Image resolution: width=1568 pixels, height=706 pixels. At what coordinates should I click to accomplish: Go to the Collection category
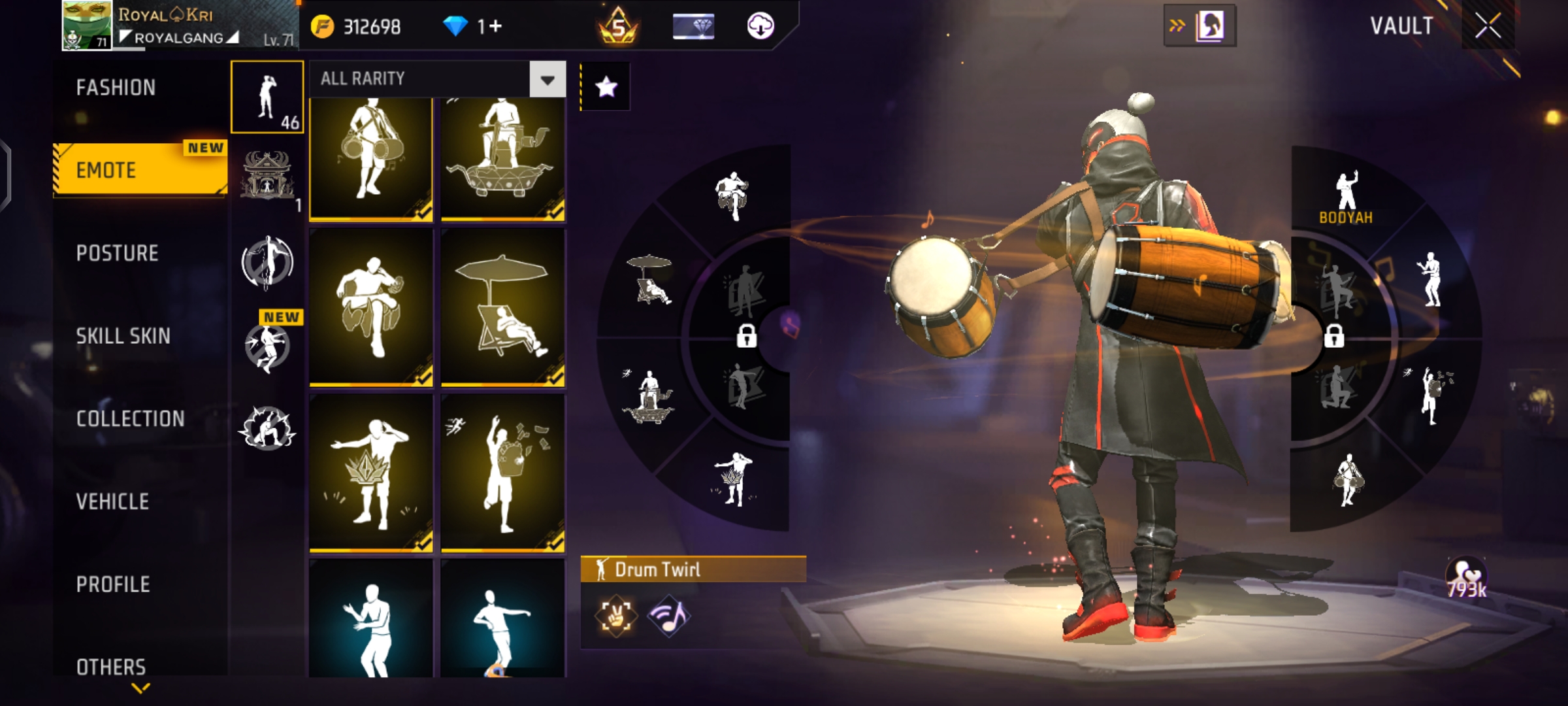[x=131, y=418]
